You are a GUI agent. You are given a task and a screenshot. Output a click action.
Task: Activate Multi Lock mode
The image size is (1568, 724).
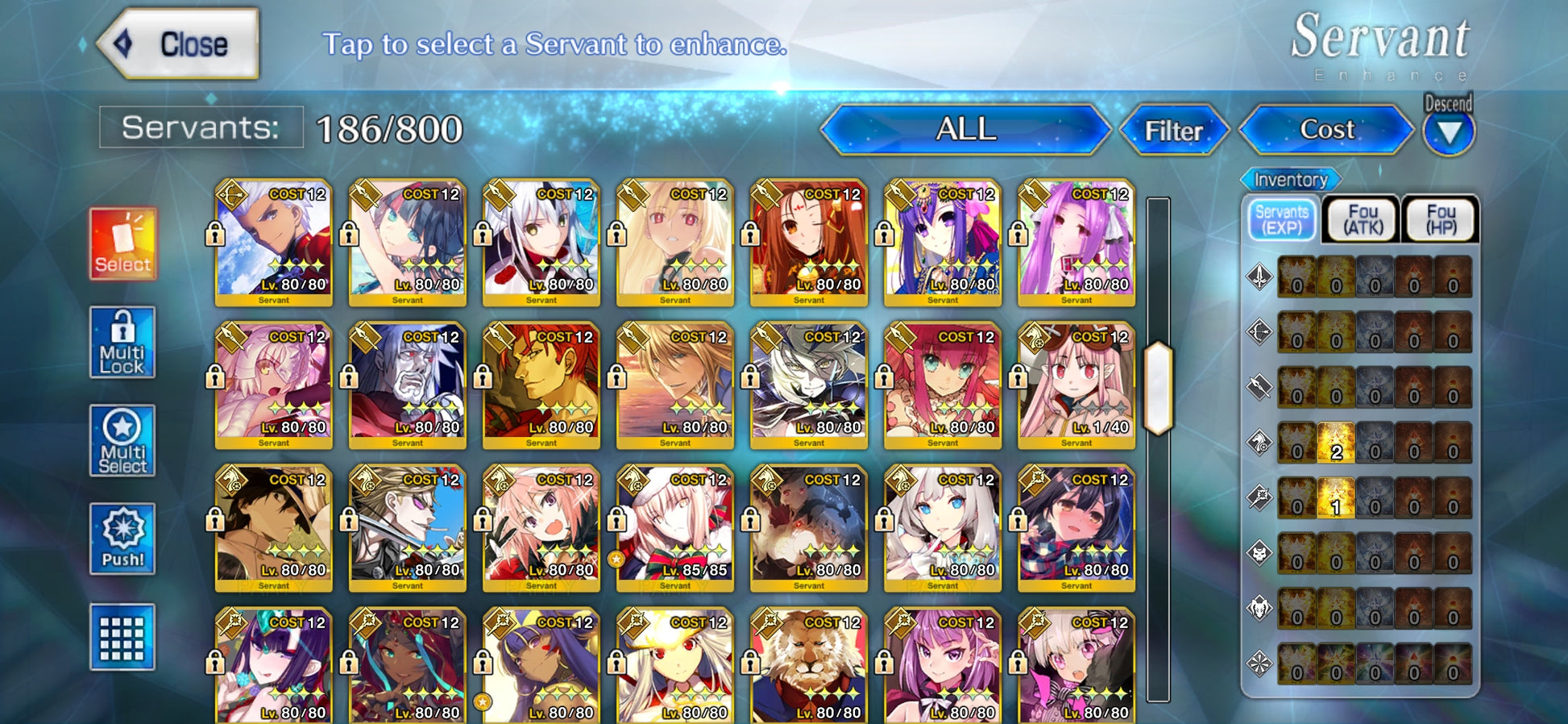point(122,343)
